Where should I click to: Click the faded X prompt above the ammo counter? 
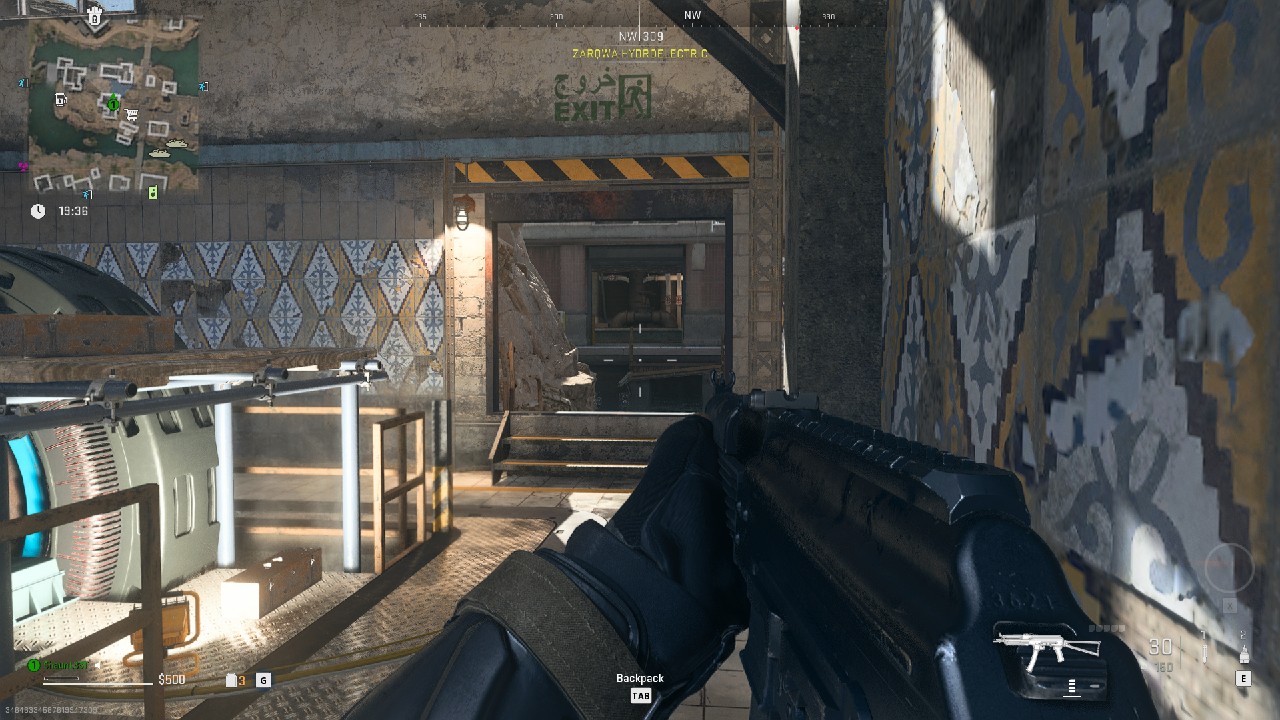(1228, 605)
